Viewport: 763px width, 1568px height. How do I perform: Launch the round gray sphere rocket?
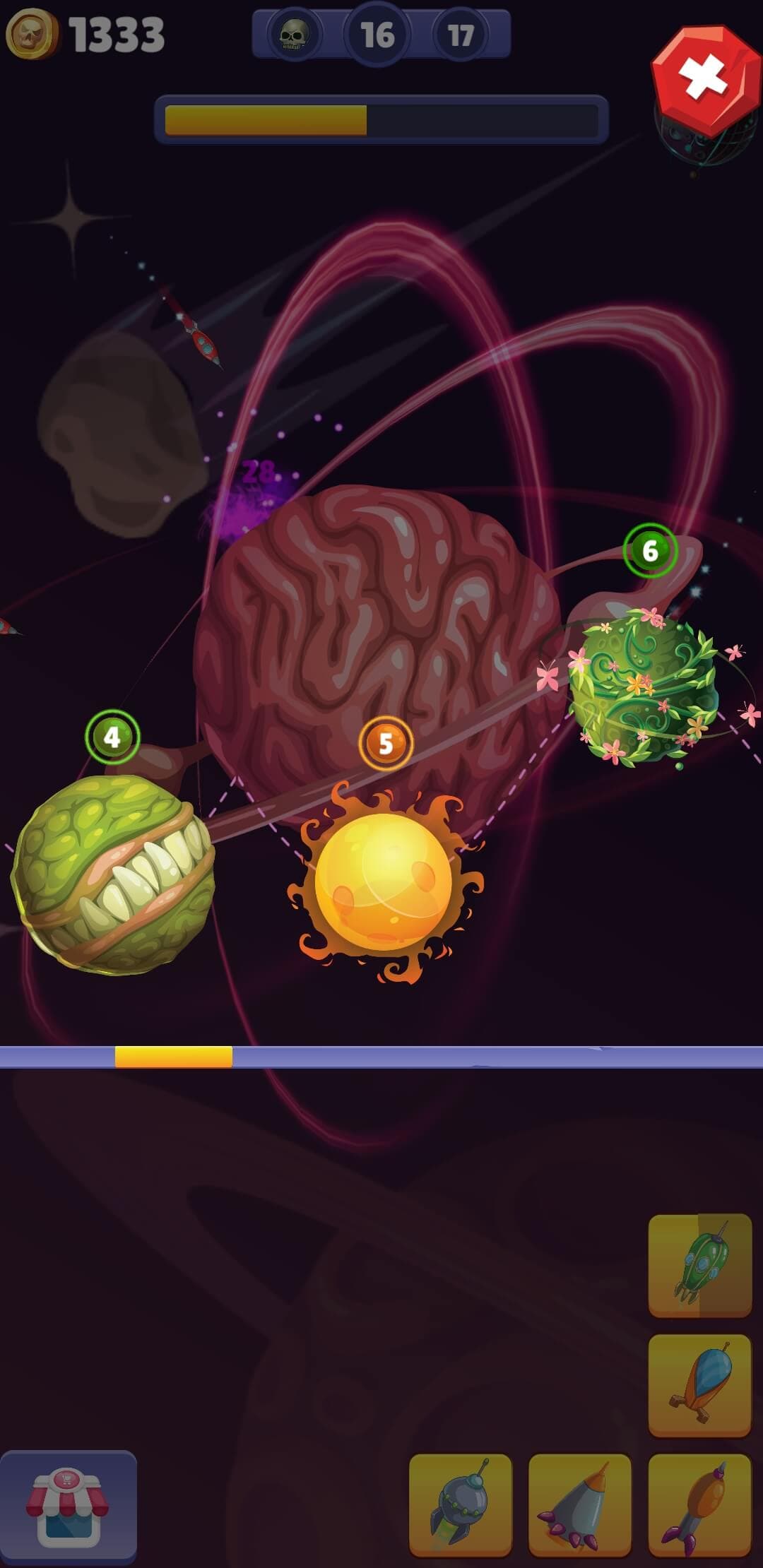[x=460, y=1504]
